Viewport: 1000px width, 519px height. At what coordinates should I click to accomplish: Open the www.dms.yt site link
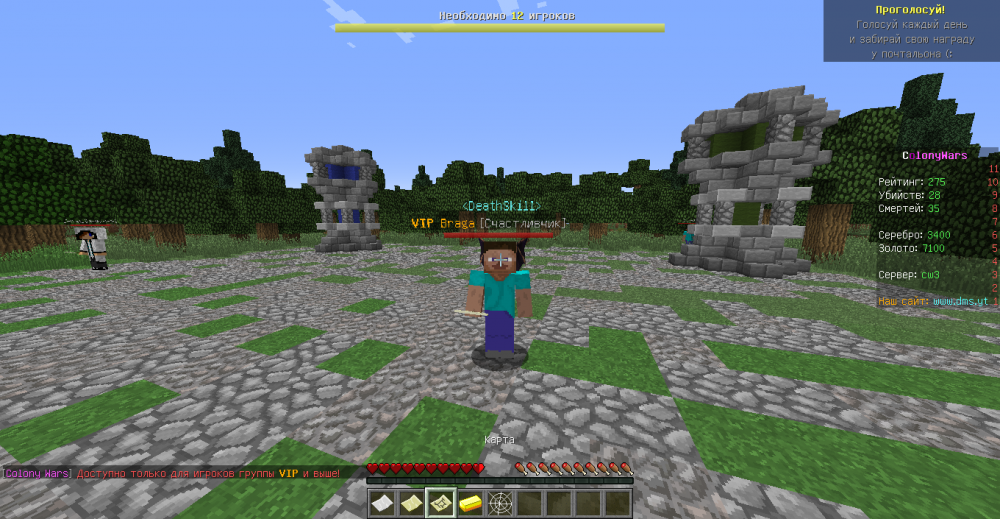(959, 300)
